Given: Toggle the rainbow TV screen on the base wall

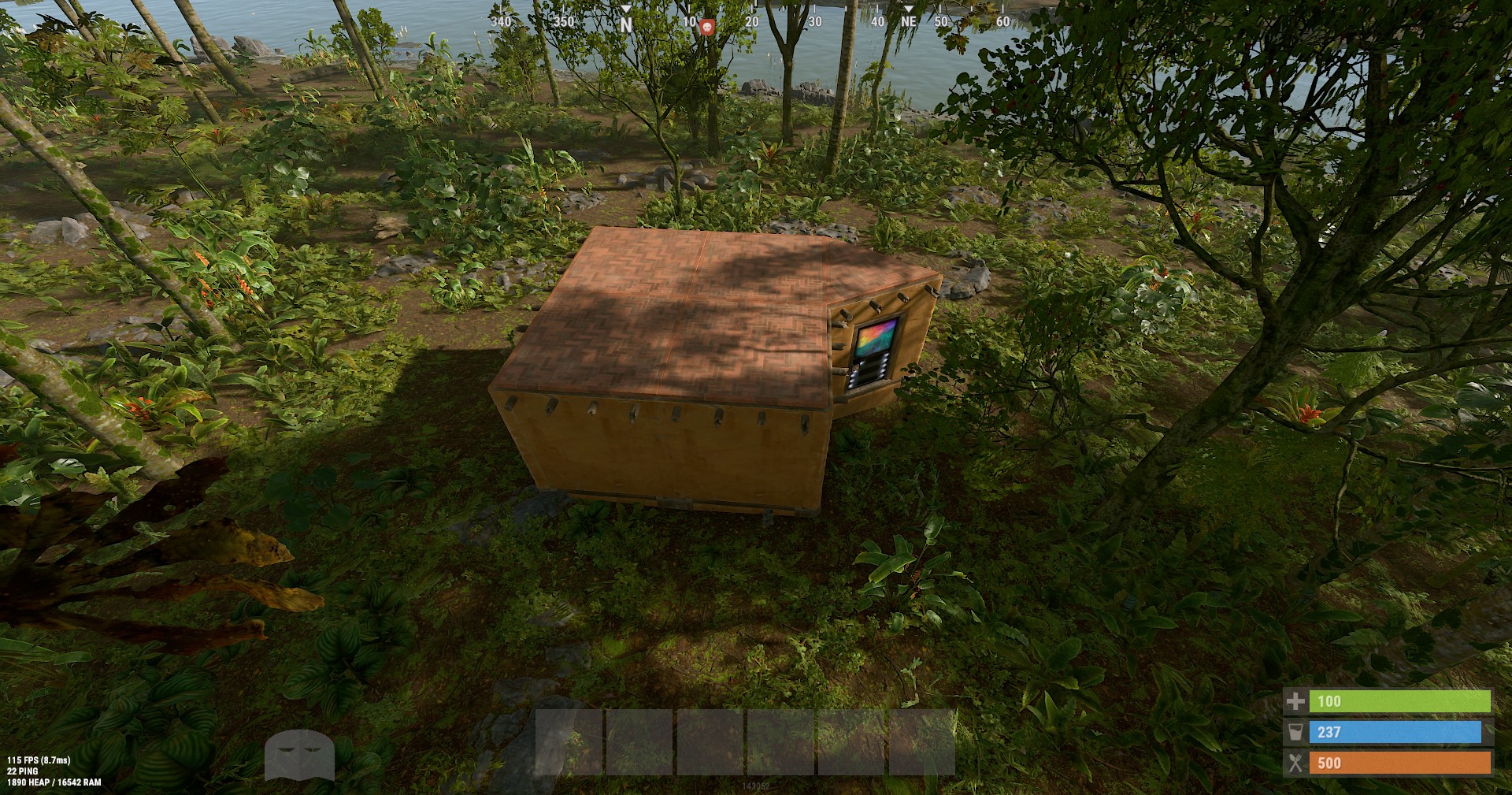Looking at the screenshot, I should (876, 336).
